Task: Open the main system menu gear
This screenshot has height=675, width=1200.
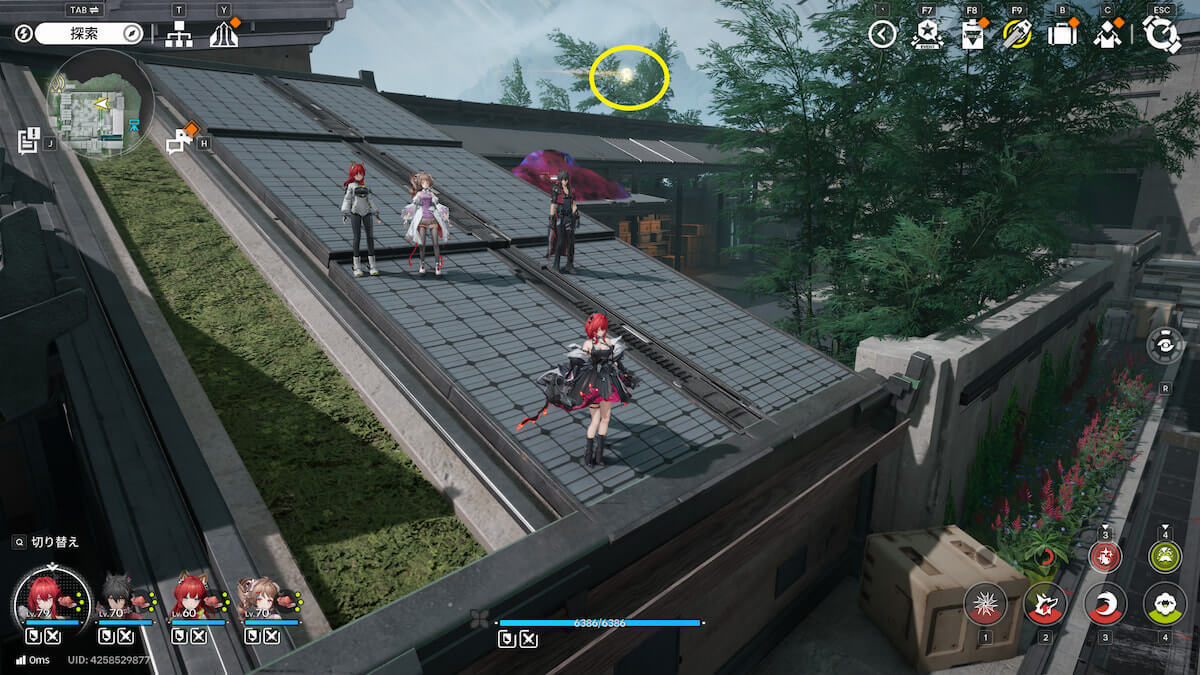Action: click(x=1161, y=34)
